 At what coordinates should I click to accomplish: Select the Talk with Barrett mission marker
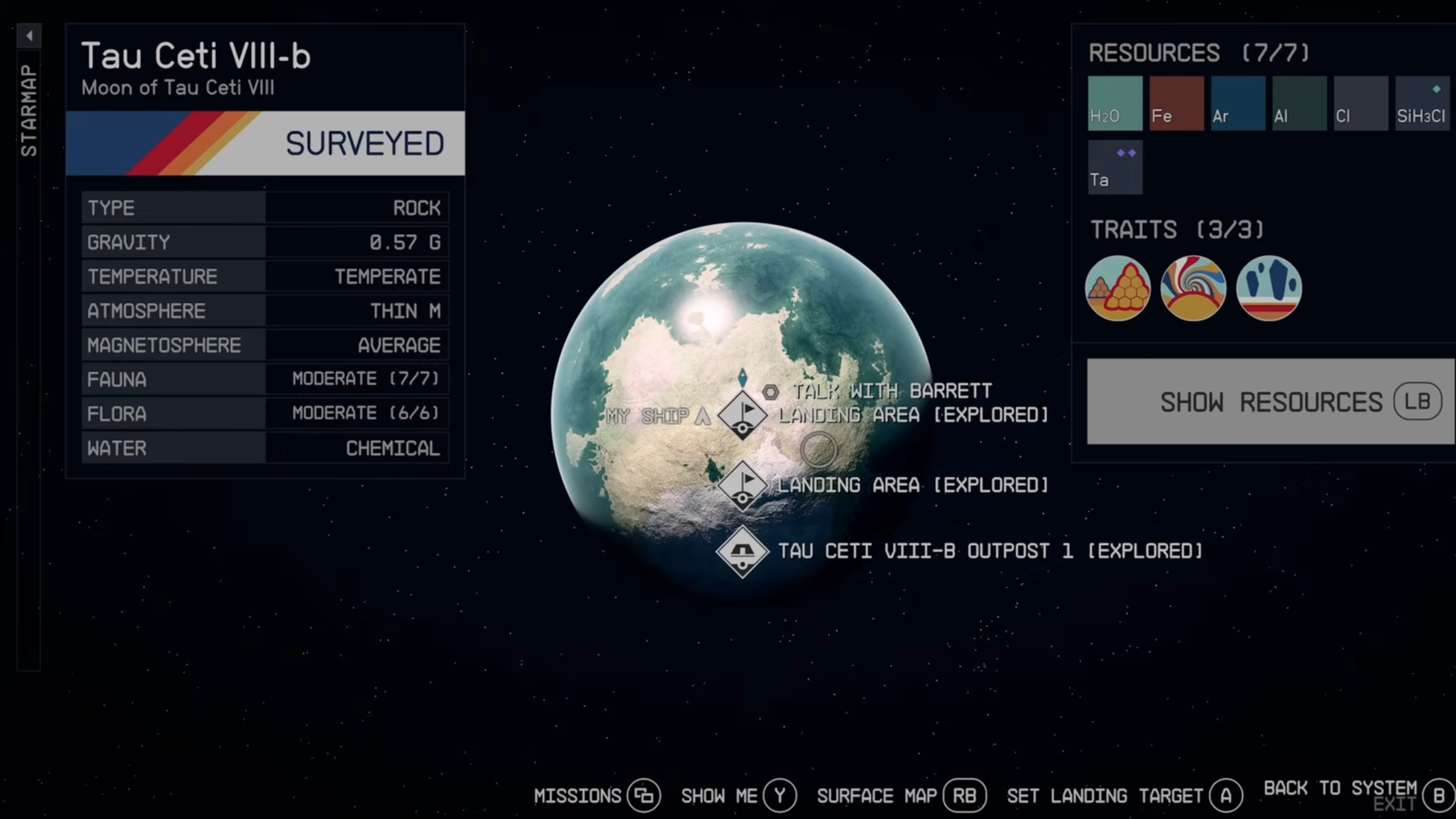770,392
